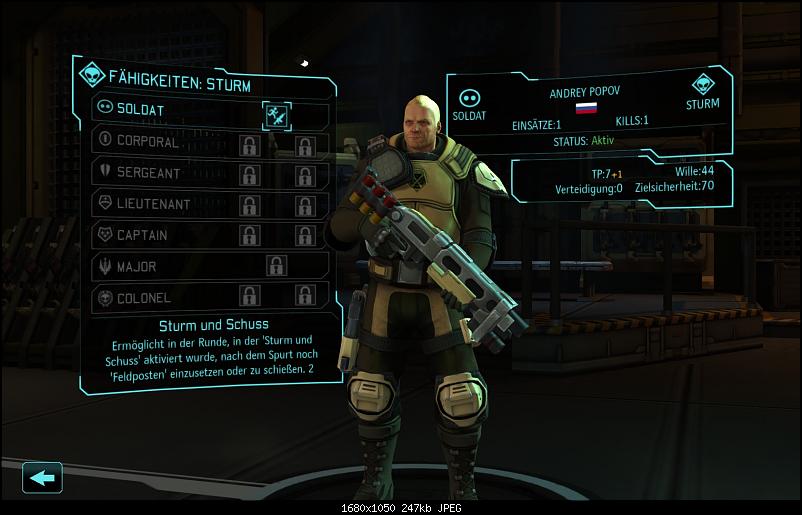Click the Major locked ability slot
Screen dimensions: 802x515
276,266
